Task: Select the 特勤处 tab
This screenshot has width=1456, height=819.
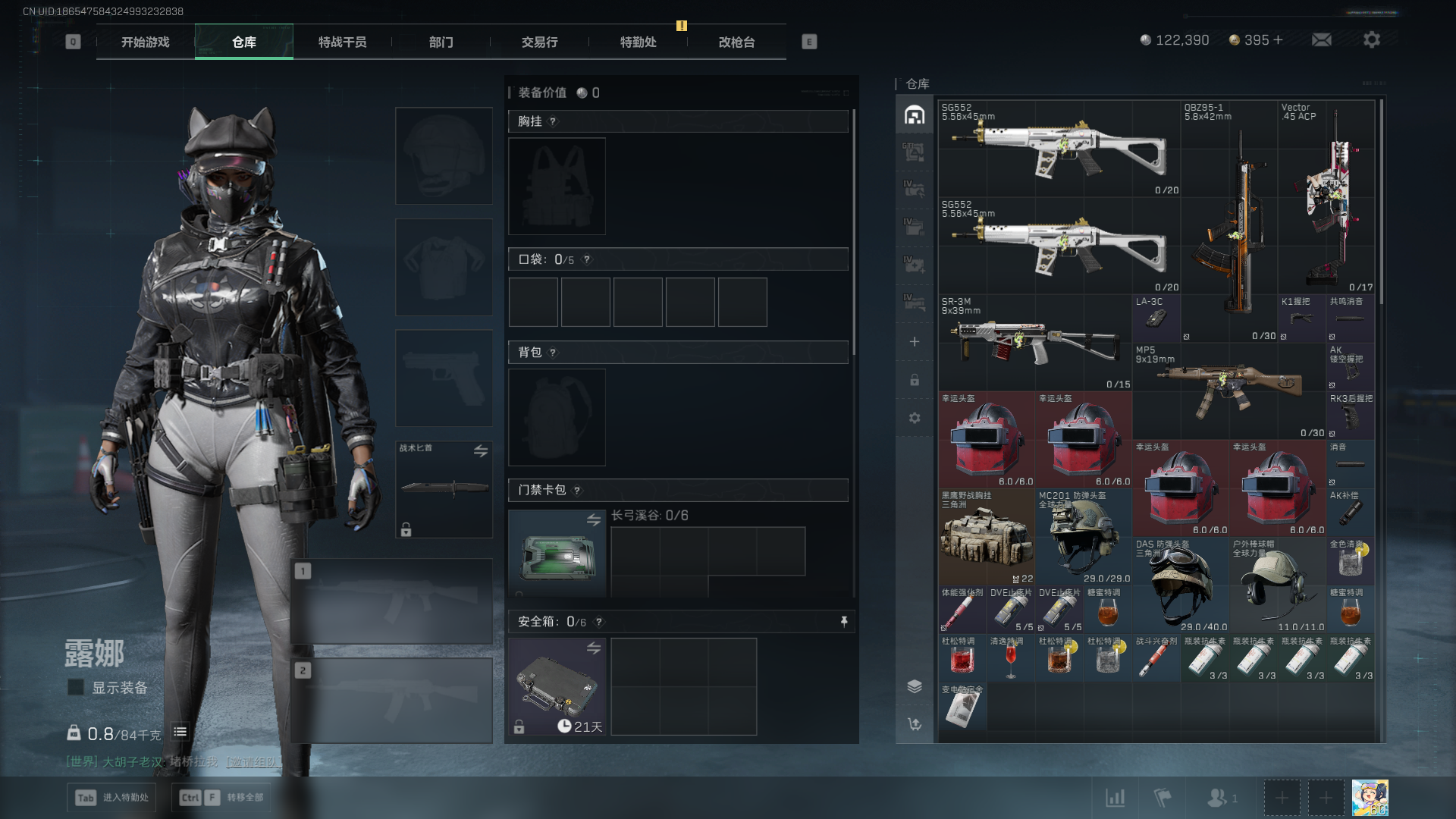Action: pyautogui.click(x=638, y=42)
